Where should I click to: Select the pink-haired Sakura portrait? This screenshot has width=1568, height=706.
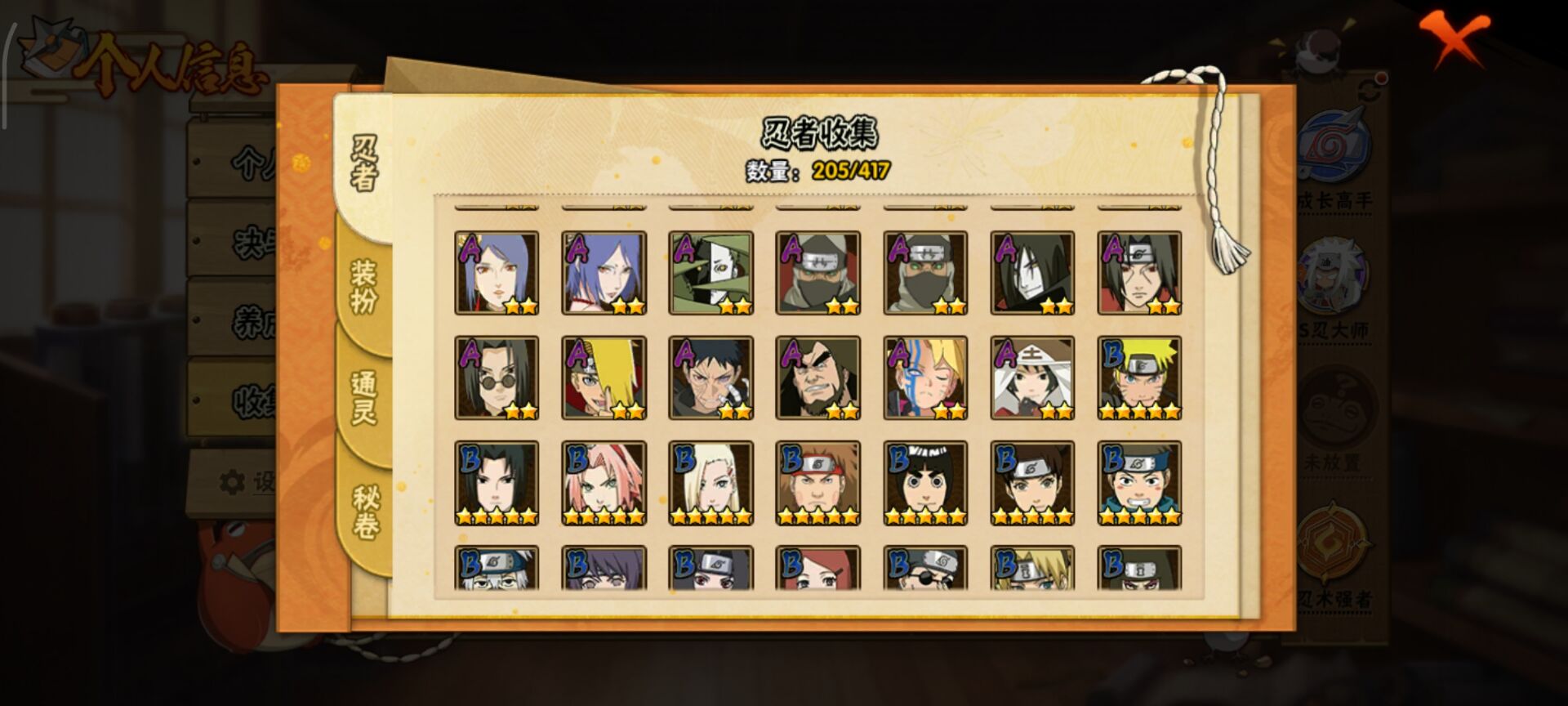click(604, 483)
